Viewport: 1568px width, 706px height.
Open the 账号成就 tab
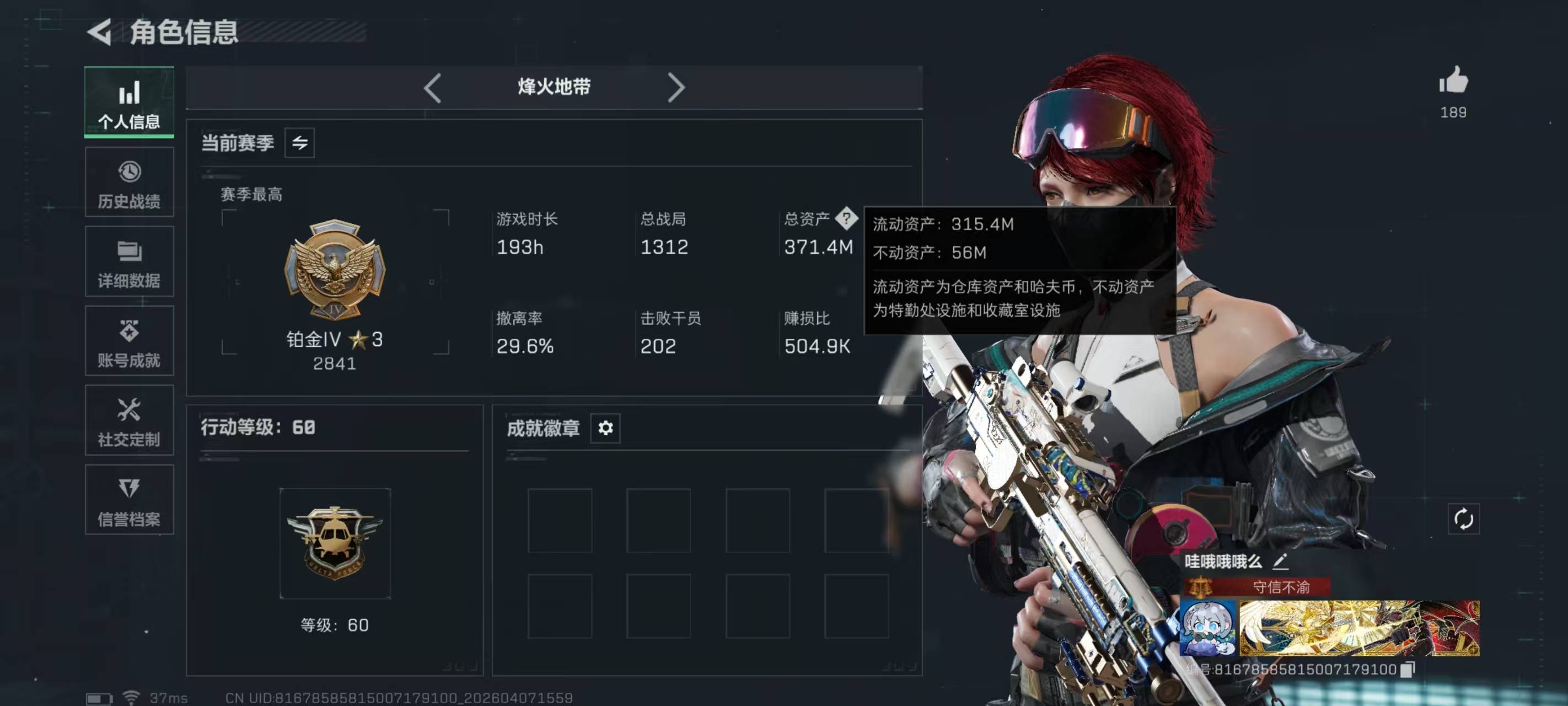point(129,341)
